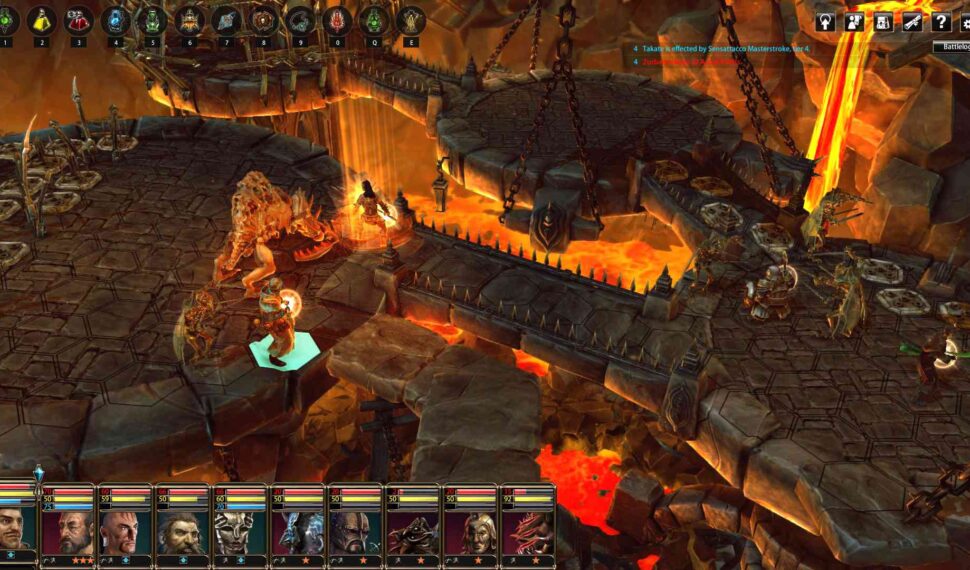Open the character sheet button
This screenshot has width=970, height=570.
tap(855, 21)
